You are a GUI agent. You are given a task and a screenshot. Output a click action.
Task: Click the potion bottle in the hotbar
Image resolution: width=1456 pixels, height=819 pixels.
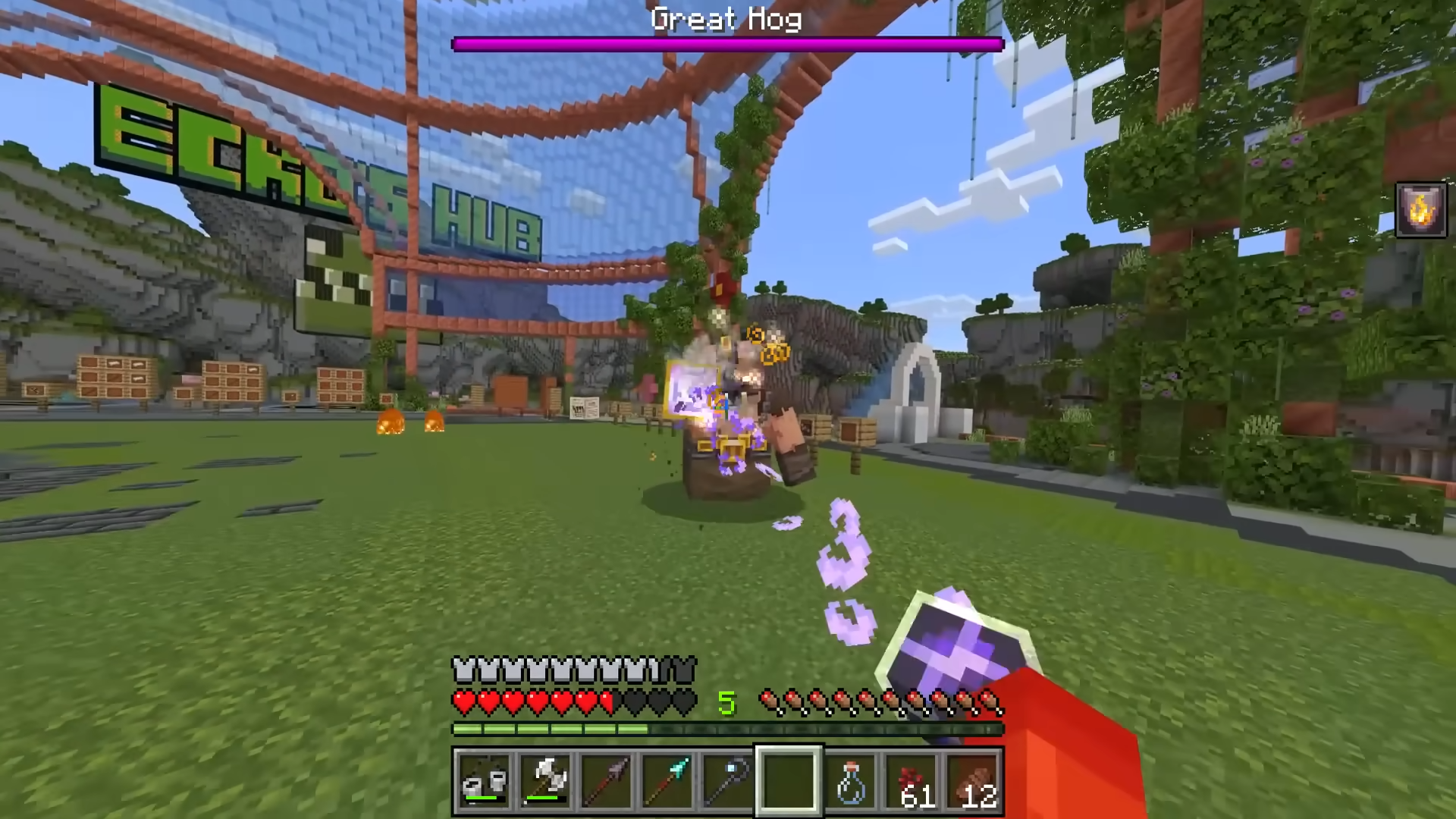click(849, 781)
